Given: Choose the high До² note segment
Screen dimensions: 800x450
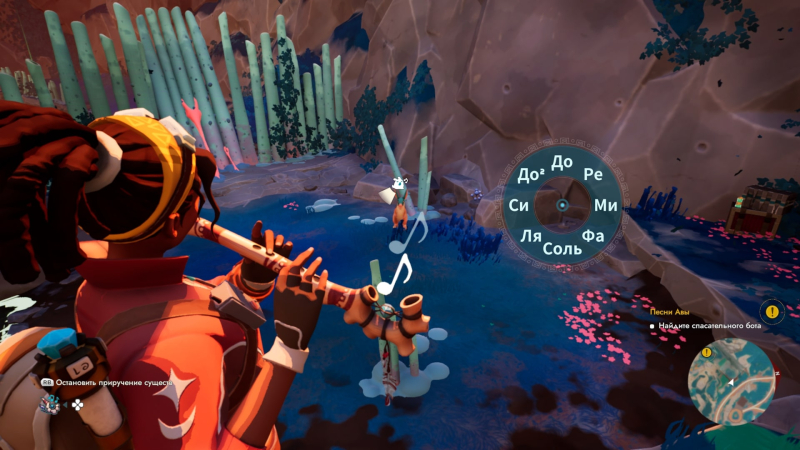Looking at the screenshot, I should pos(531,175).
